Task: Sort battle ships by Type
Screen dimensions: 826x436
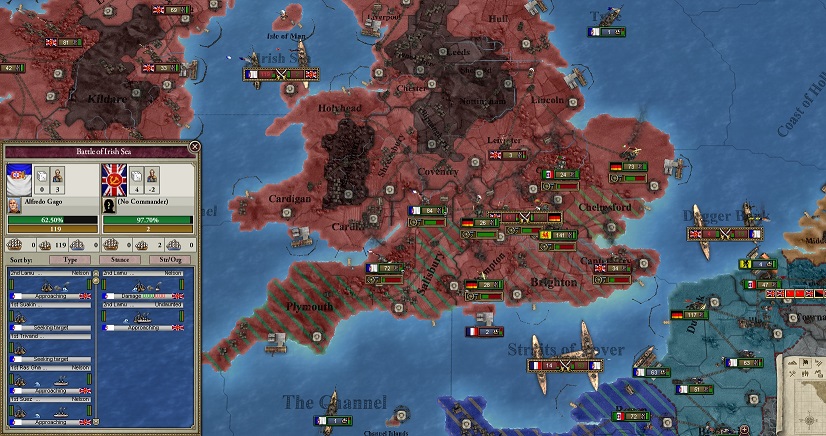Action: point(70,259)
